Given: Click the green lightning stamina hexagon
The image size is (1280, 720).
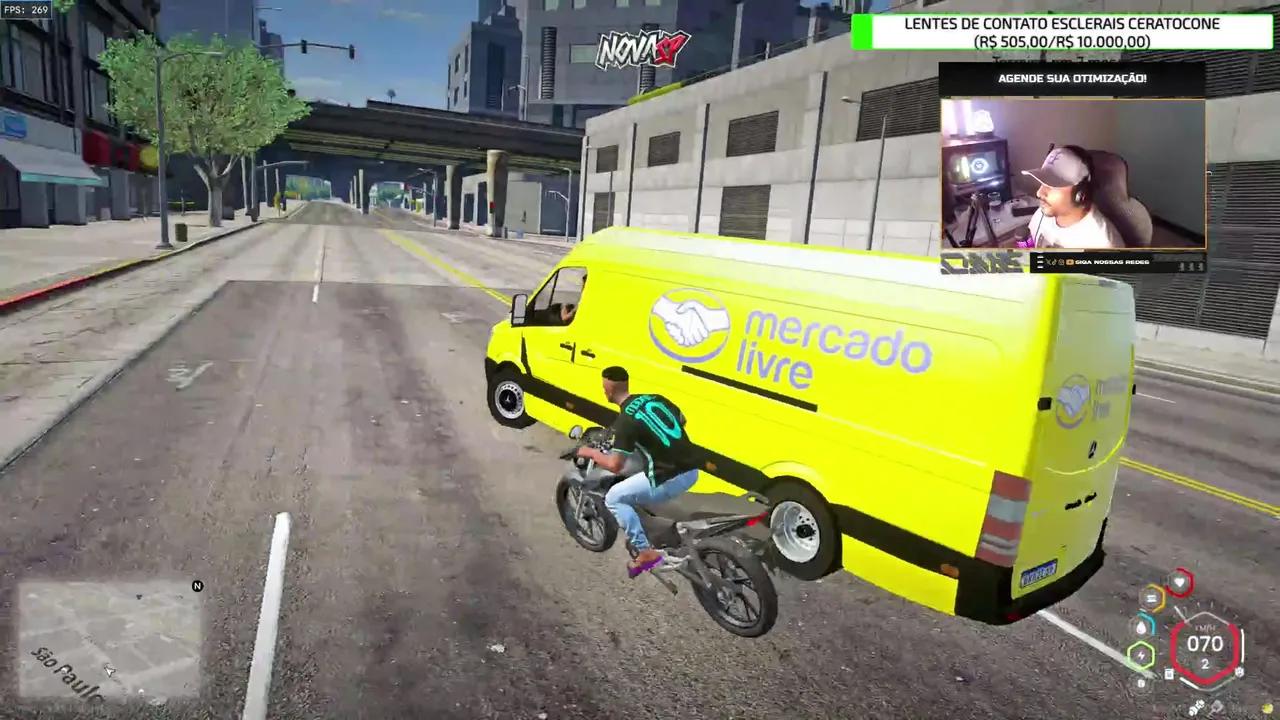Looking at the screenshot, I should point(1141,654).
